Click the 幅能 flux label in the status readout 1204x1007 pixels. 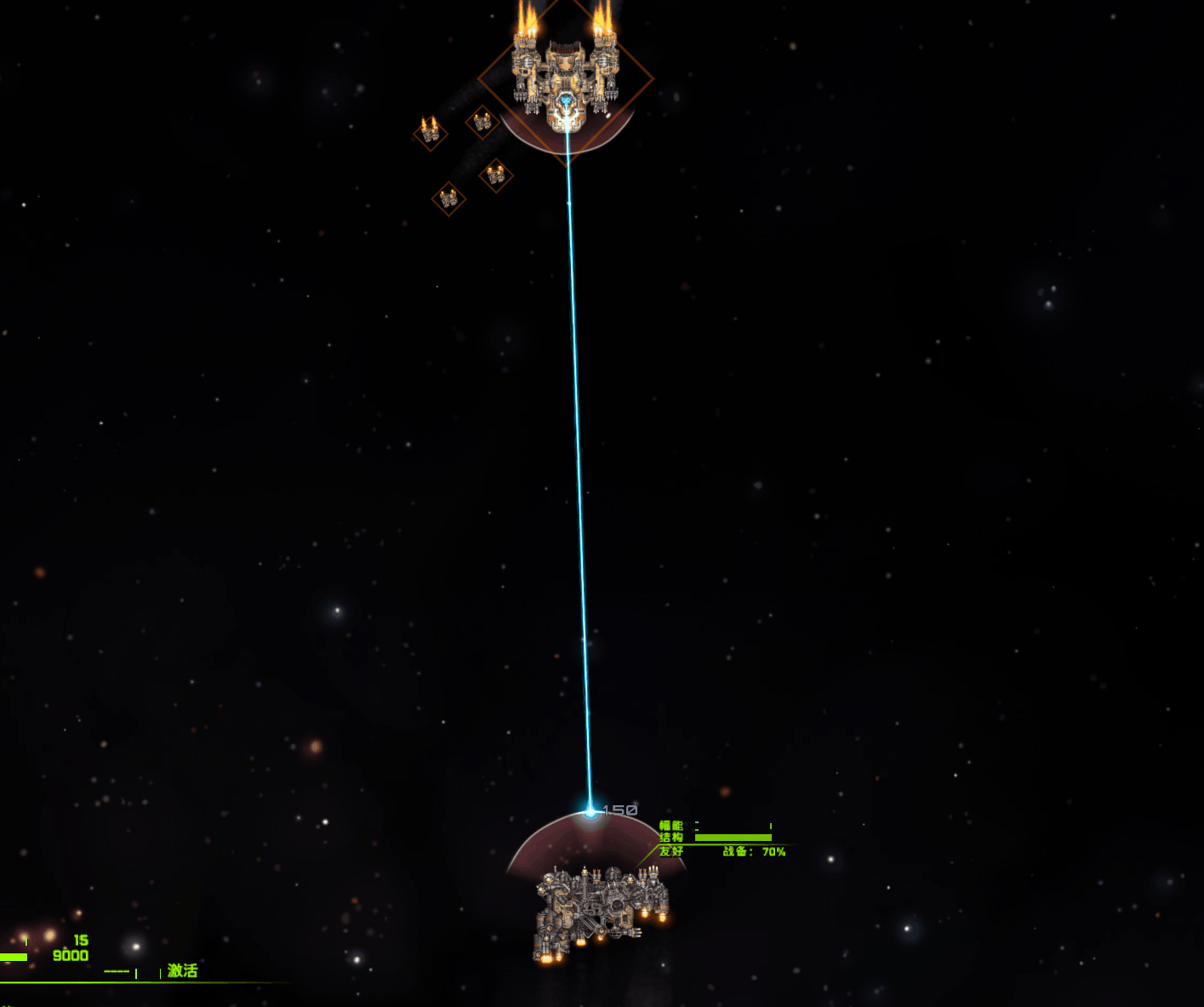point(670,825)
